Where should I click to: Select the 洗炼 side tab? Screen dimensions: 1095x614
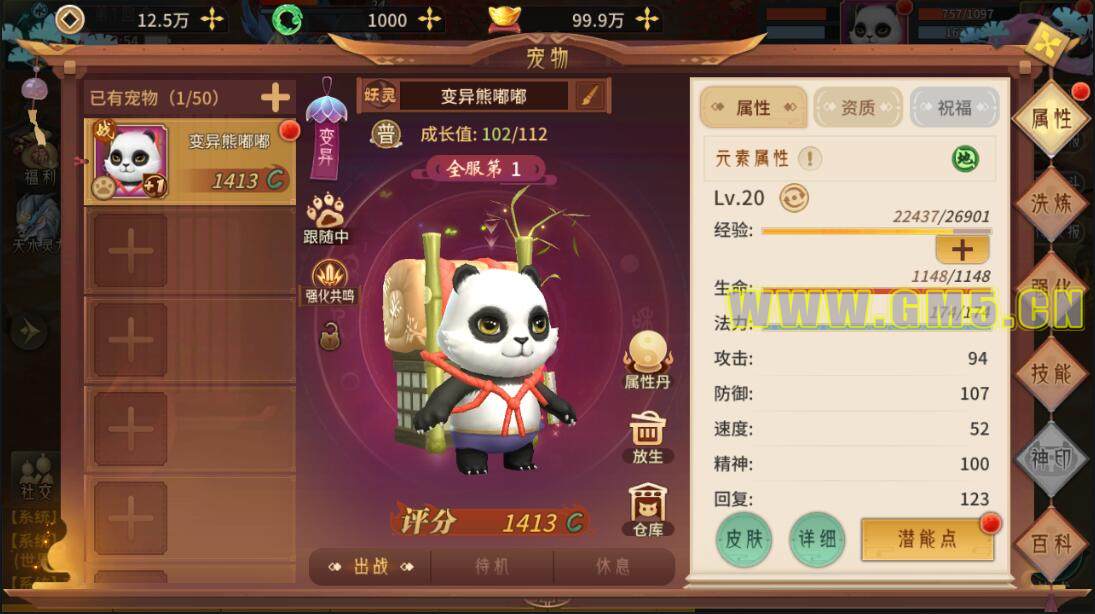click(1050, 204)
